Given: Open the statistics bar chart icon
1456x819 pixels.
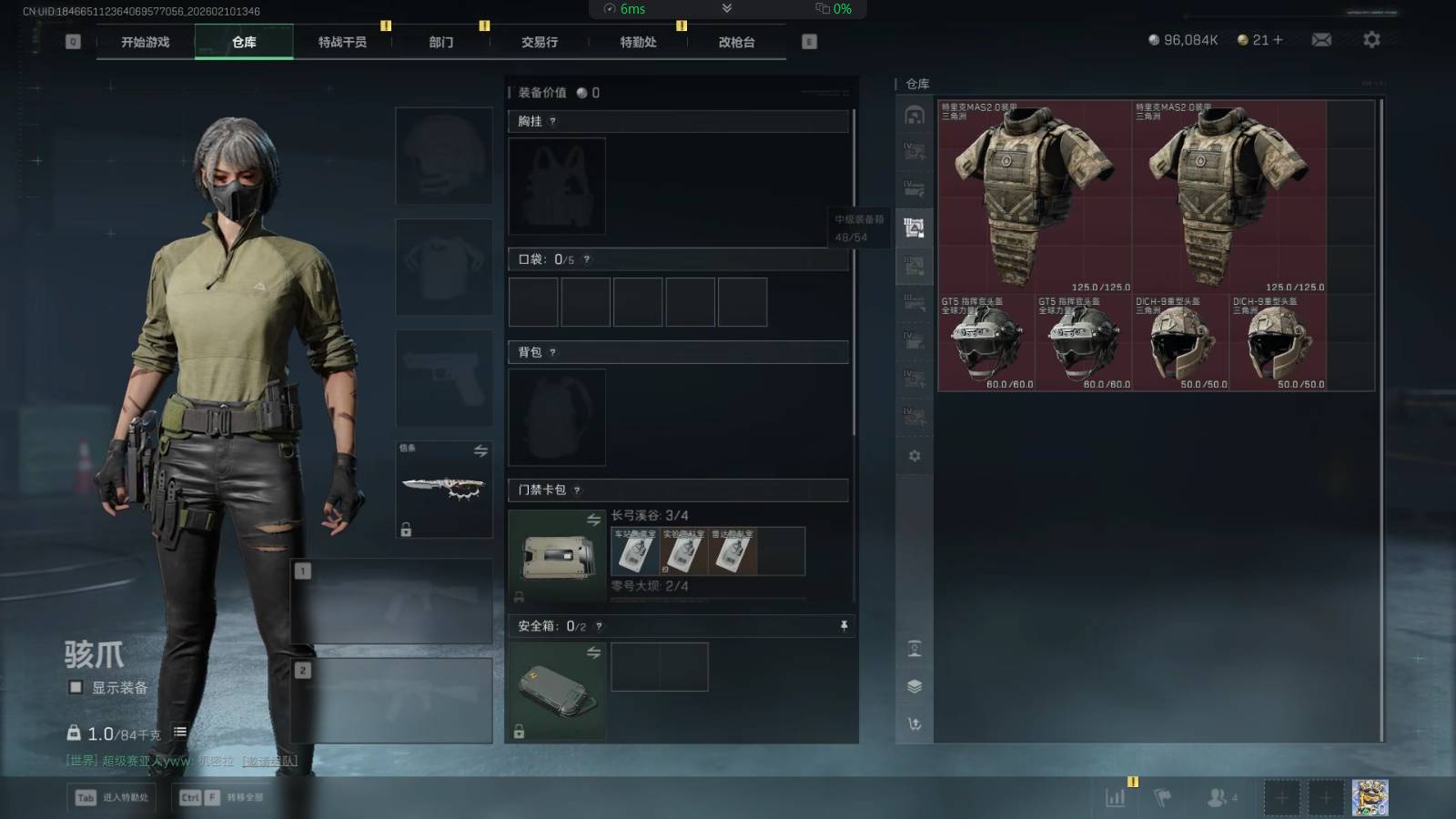Looking at the screenshot, I should [1115, 798].
